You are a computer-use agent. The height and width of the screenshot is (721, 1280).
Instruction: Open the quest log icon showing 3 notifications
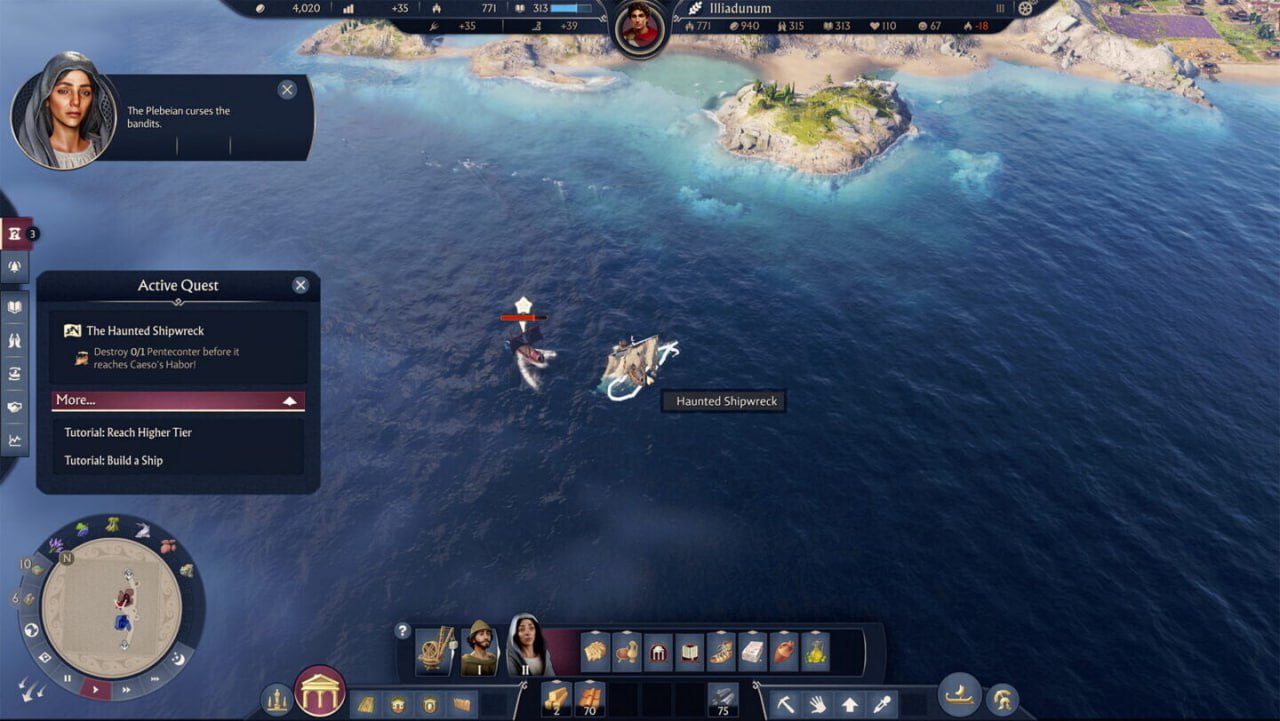click(15, 233)
